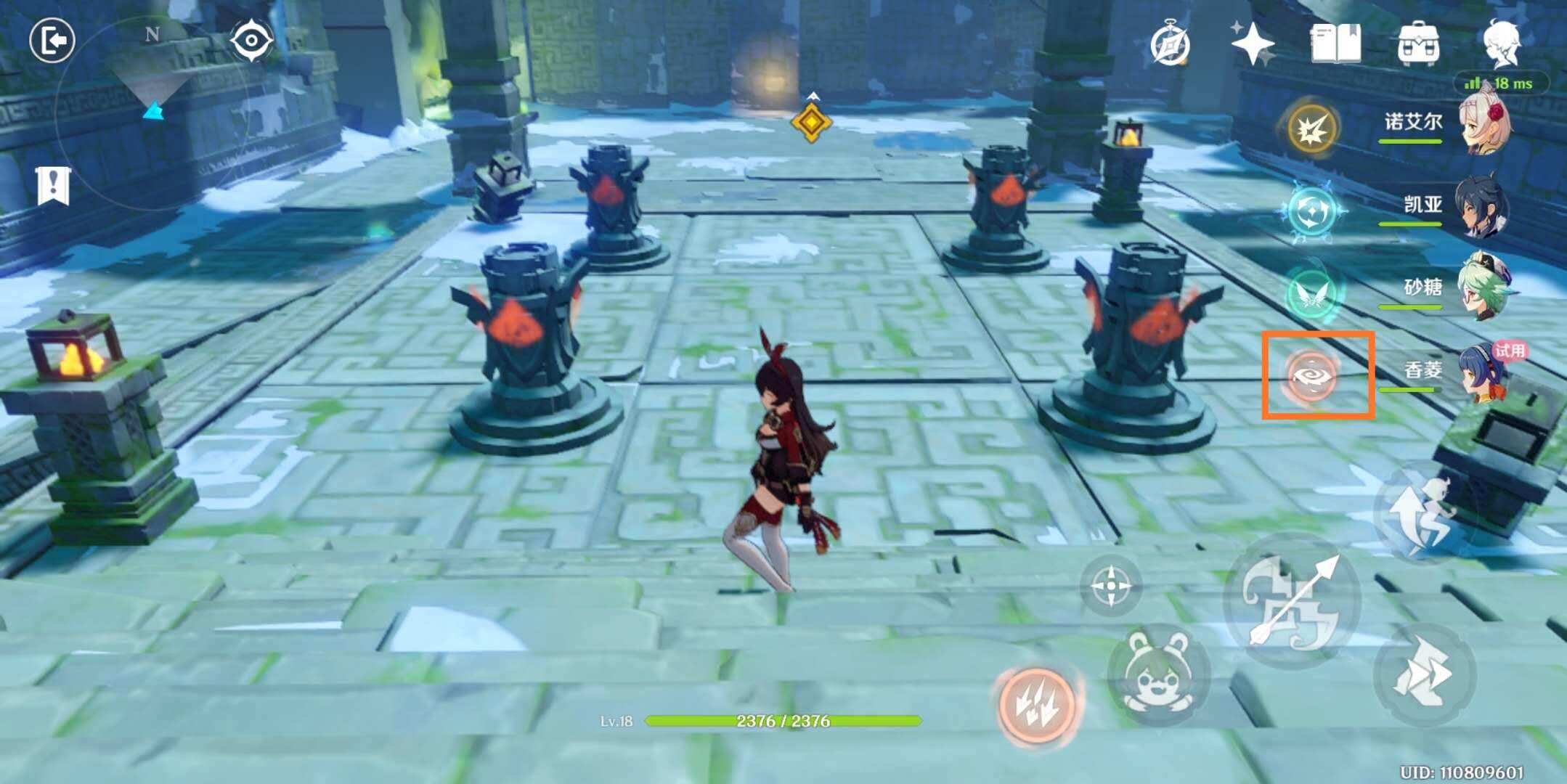Switch to party member 砂糖
This screenshot has width=1567, height=784.
pyautogui.click(x=1481, y=289)
